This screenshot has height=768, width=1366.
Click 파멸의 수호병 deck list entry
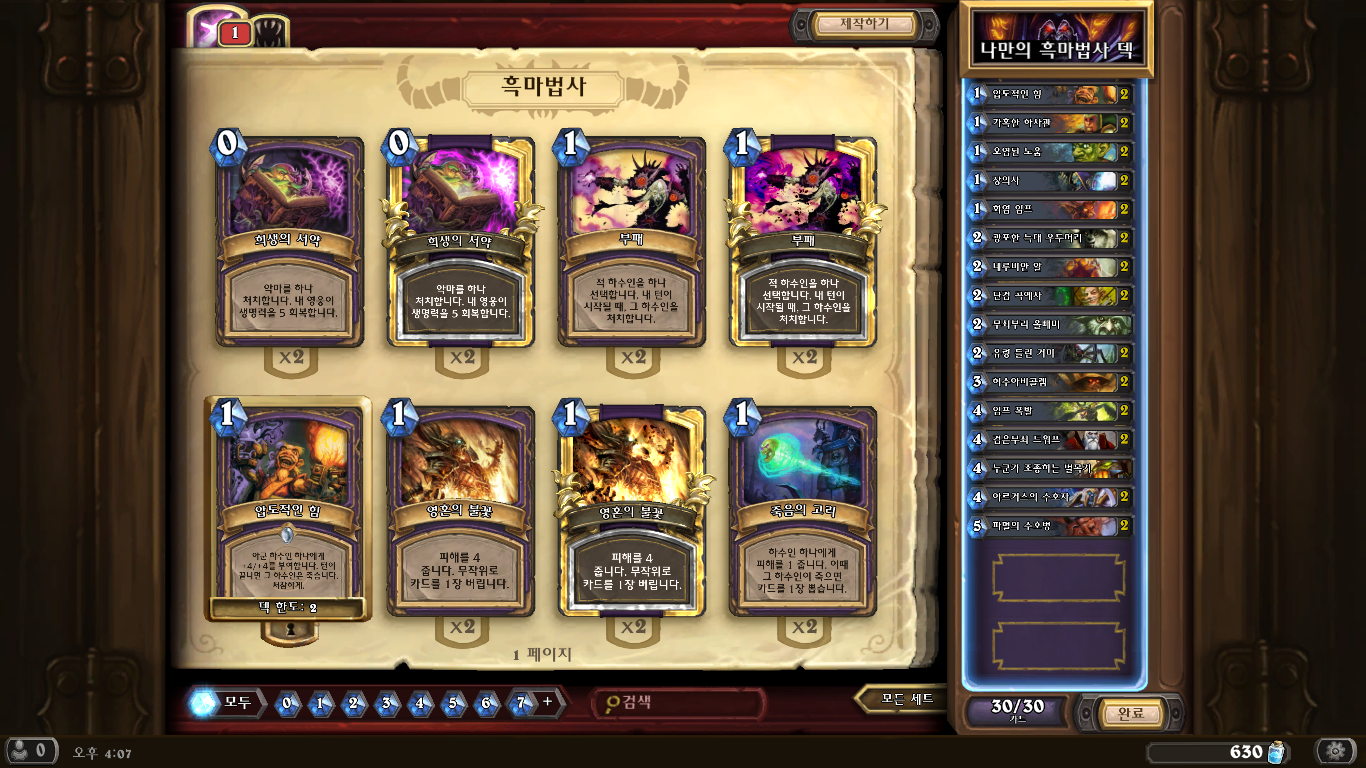[x=1050, y=526]
